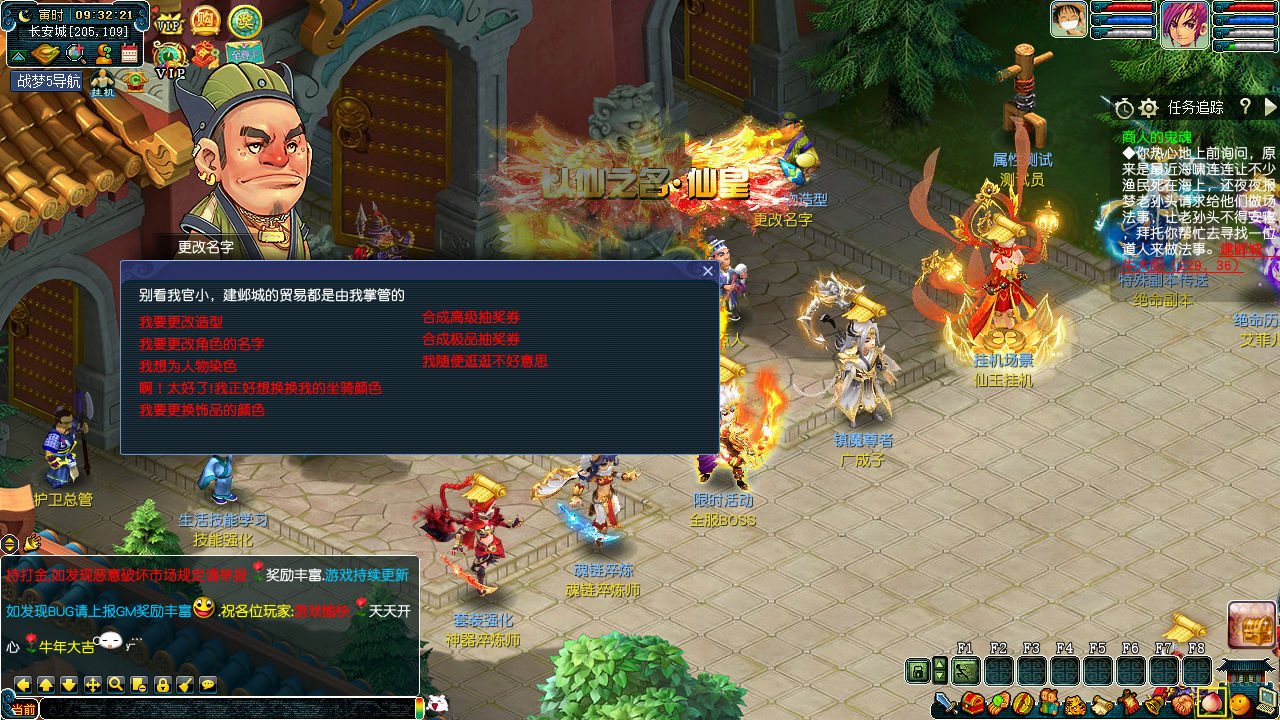Decline with 我随便逛逛不好意思
1280x720 pixels.
(x=485, y=361)
